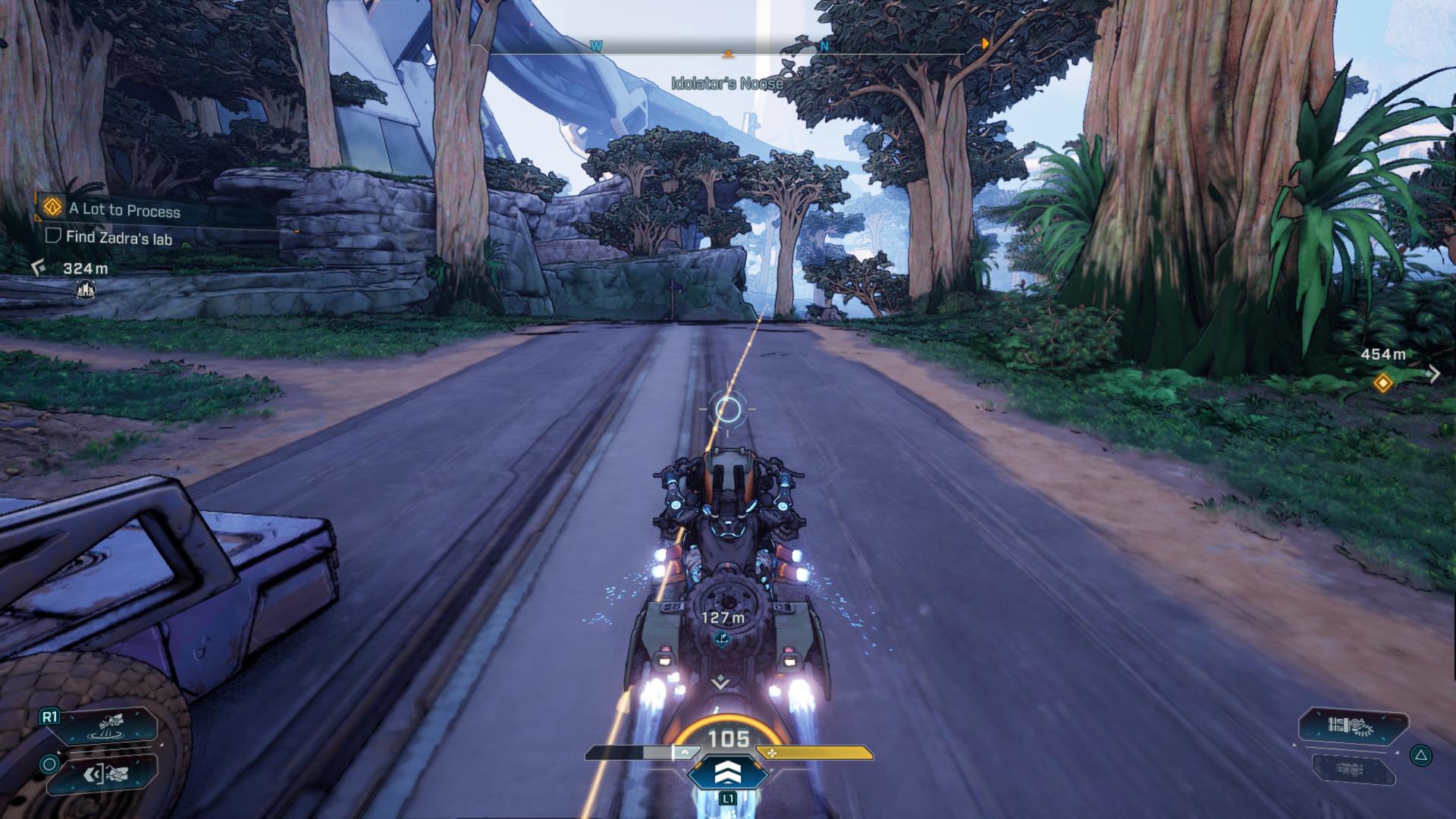
Task: Activate the vehicle boost chevron ability
Action: pyautogui.click(x=728, y=773)
